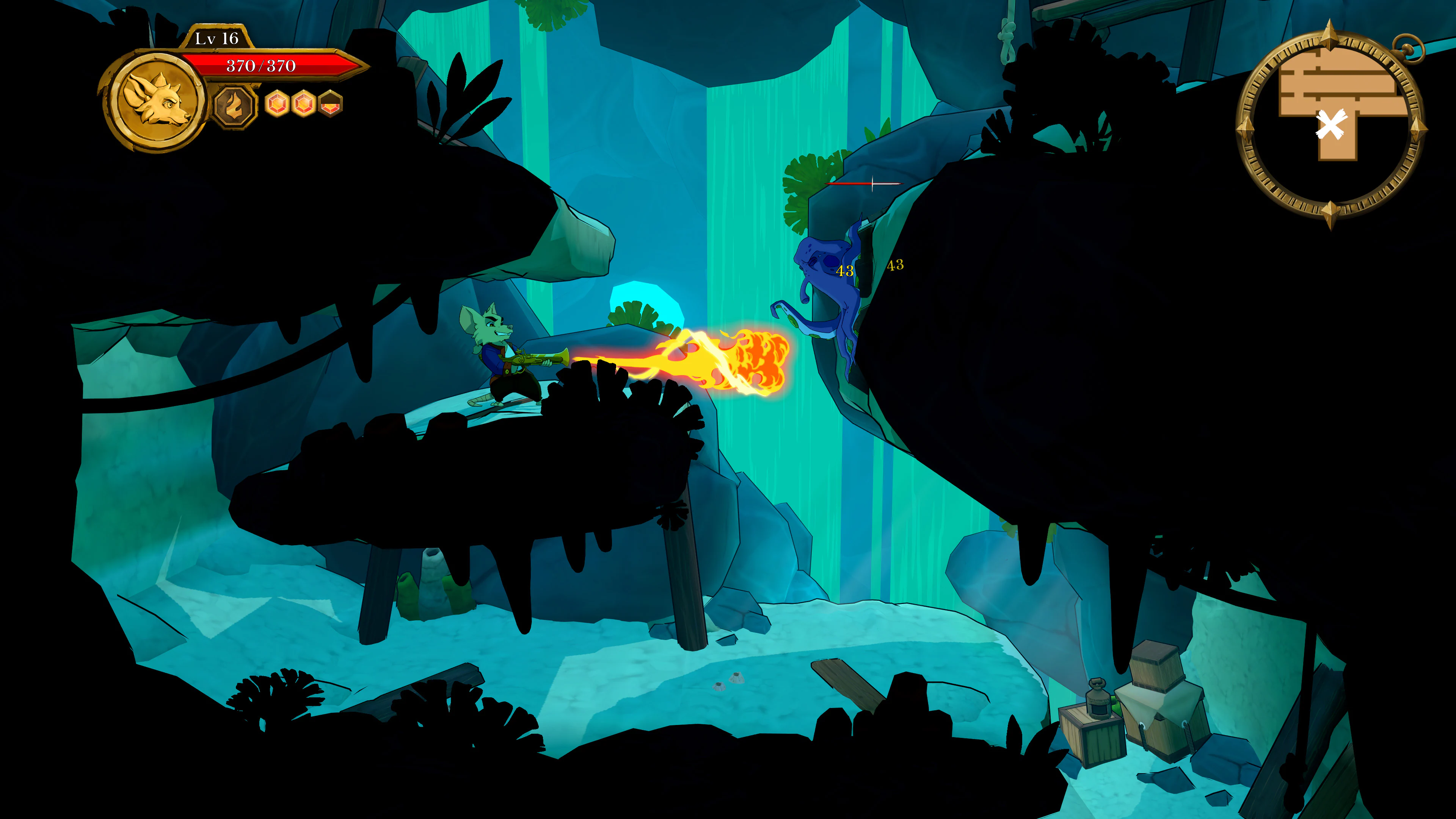Click the red 370/370 health bar
The image size is (1456, 819).
coord(262,66)
